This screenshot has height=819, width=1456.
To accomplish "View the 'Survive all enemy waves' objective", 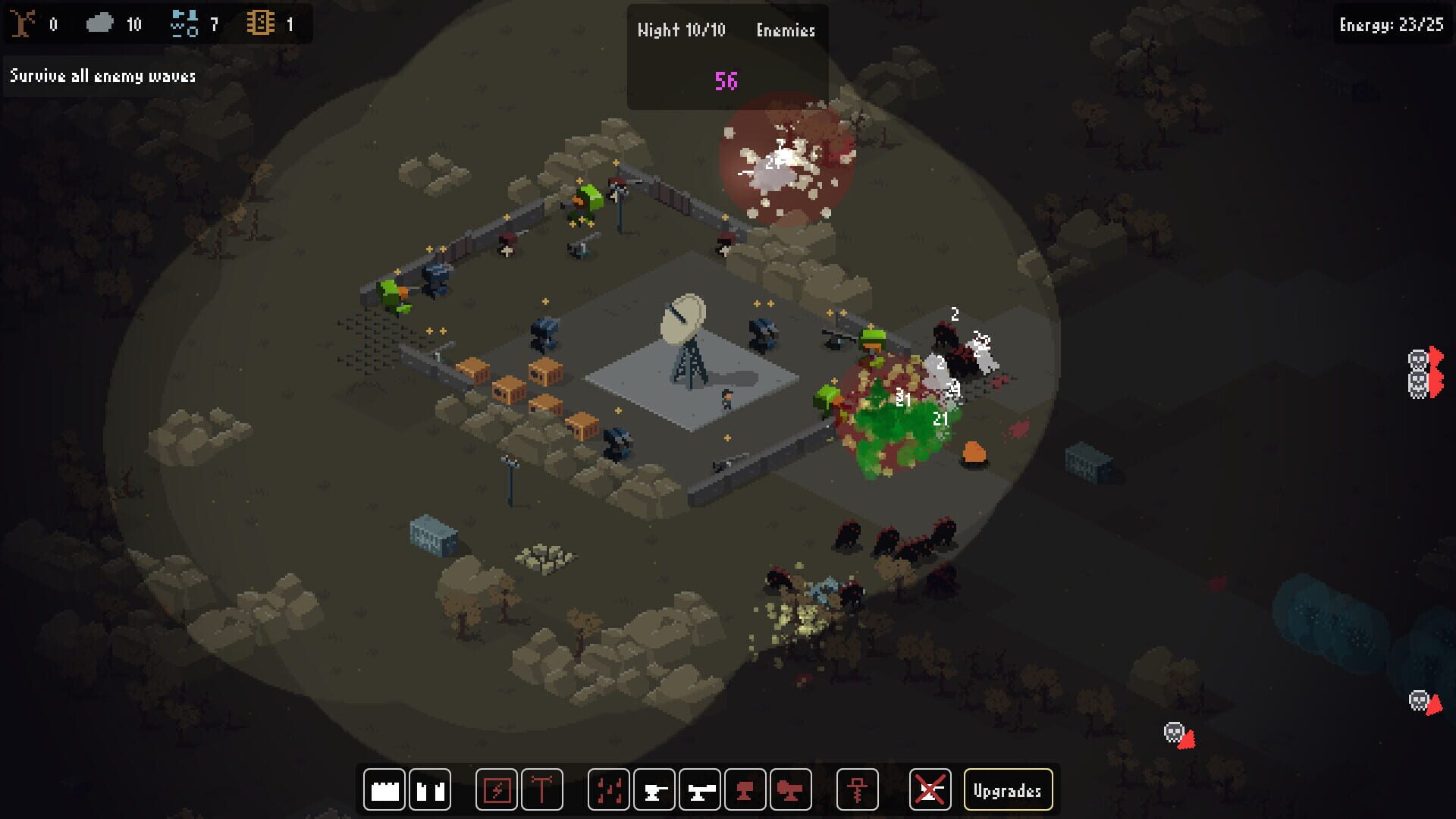I will (x=102, y=76).
